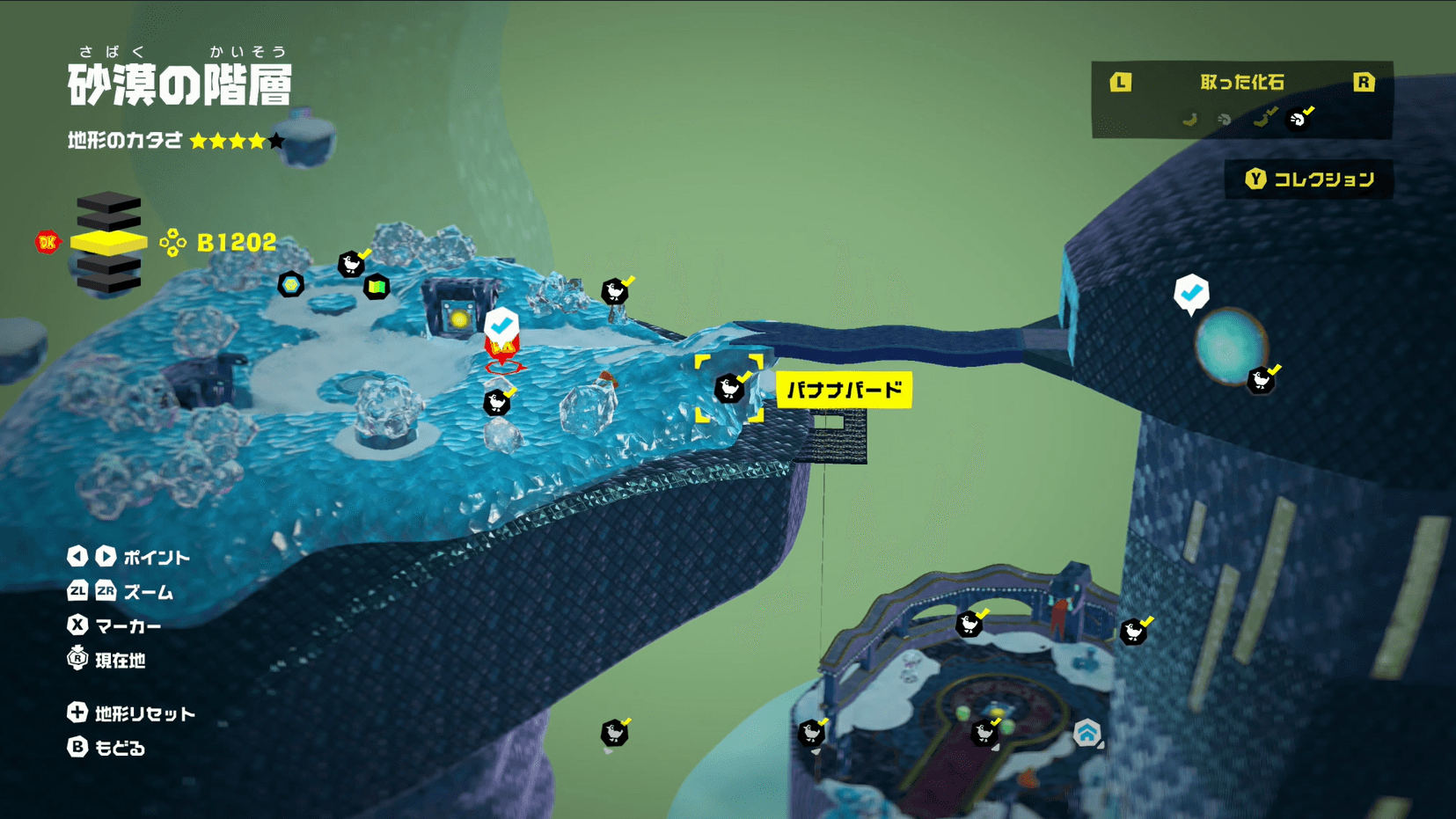Choose the blue hexagon map marker
Image resolution: width=1456 pixels, height=819 pixels.
[291, 284]
